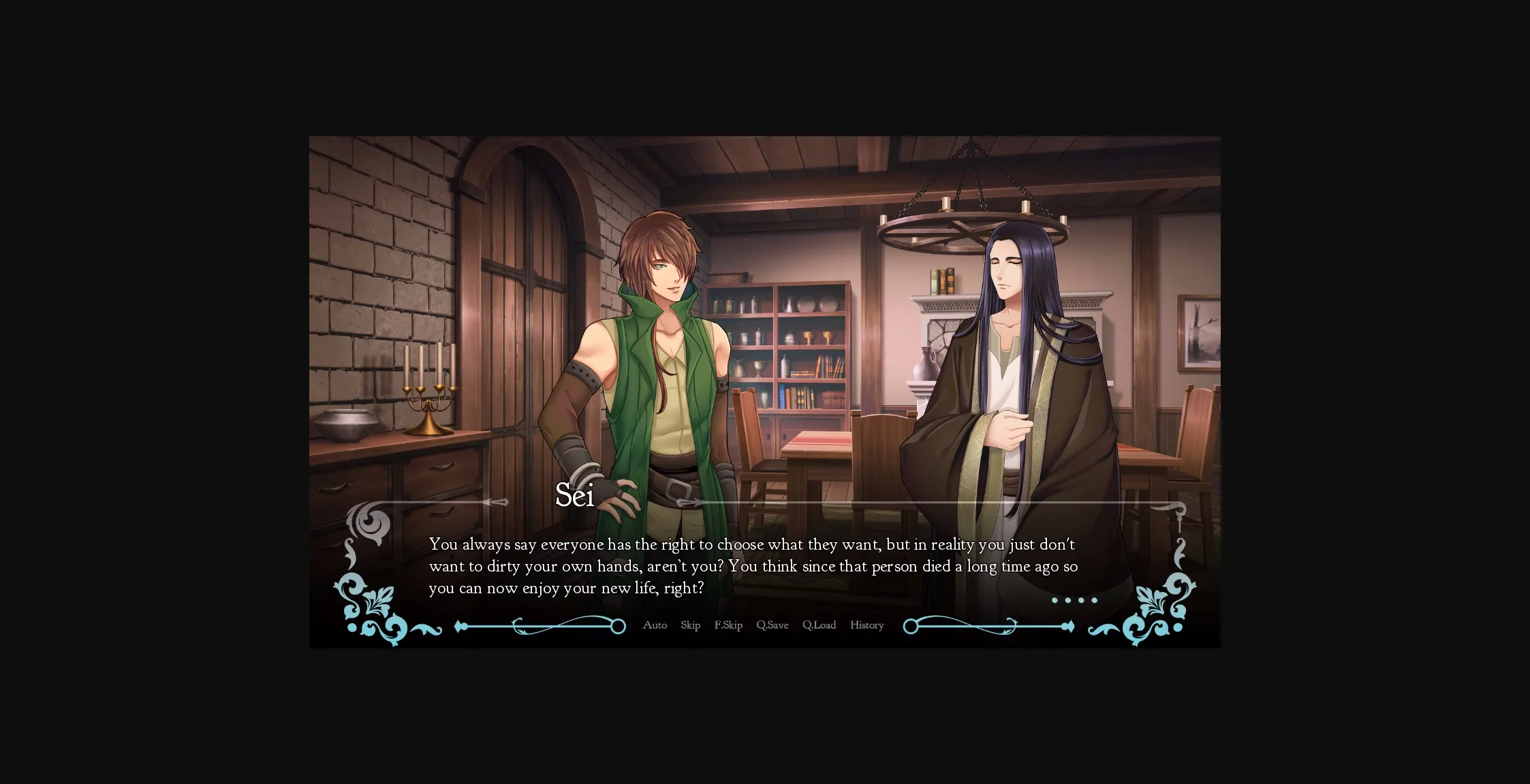Click the four-dot continue indicator
The image size is (1530, 784).
click(1076, 600)
